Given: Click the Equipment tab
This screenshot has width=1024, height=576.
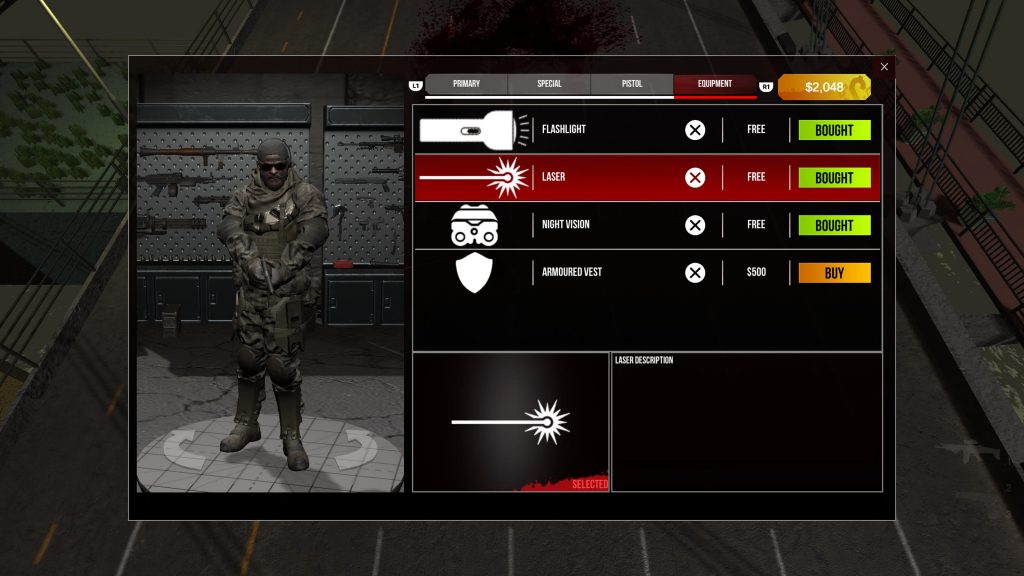Looking at the screenshot, I should [714, 84].
